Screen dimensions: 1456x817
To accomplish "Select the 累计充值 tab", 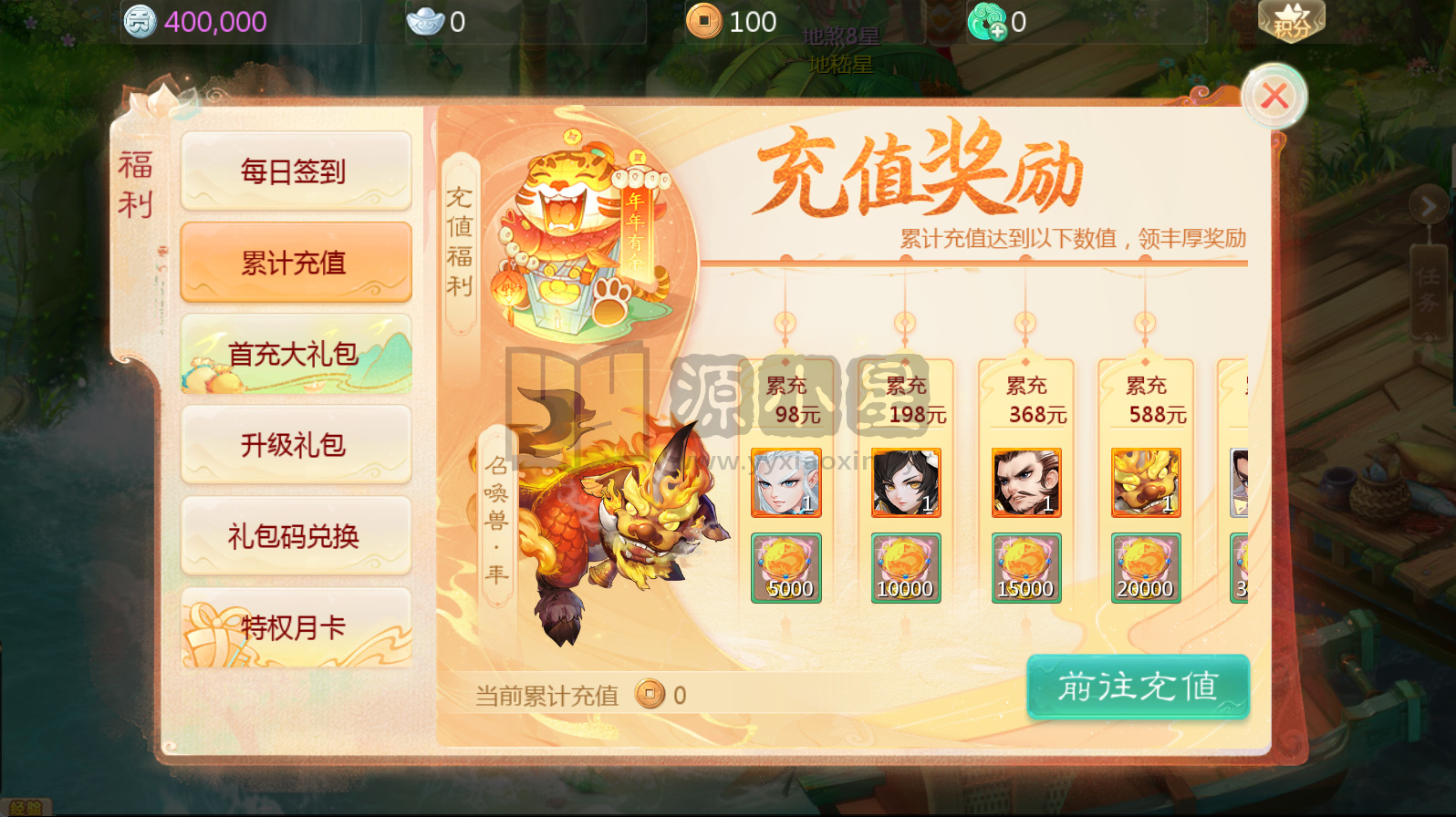I will click(x=295, y=263).
